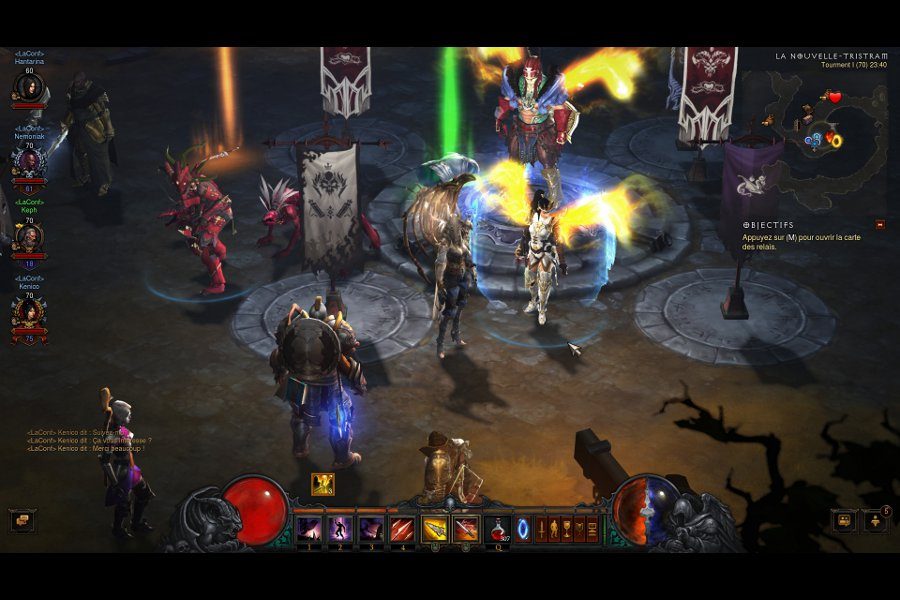
Task: Select party member Keph's portrait
Action: pyautogui.click(x=29, y=237)
